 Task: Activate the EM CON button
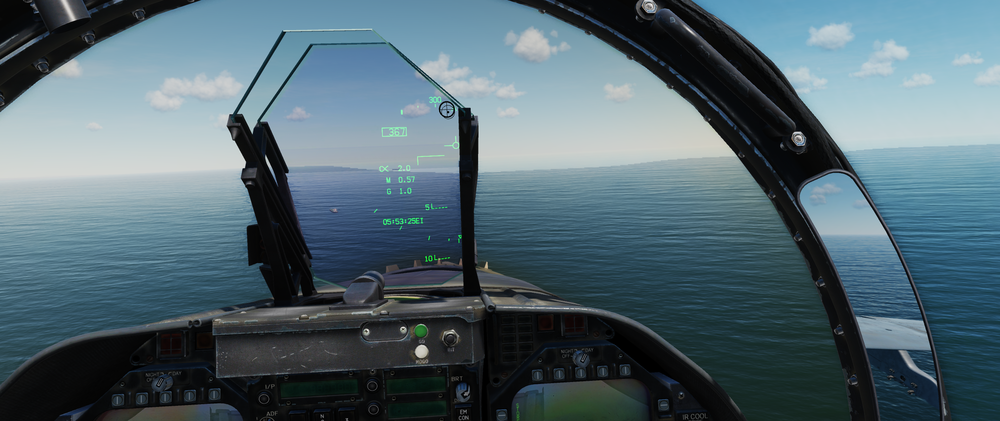(463, 413)
